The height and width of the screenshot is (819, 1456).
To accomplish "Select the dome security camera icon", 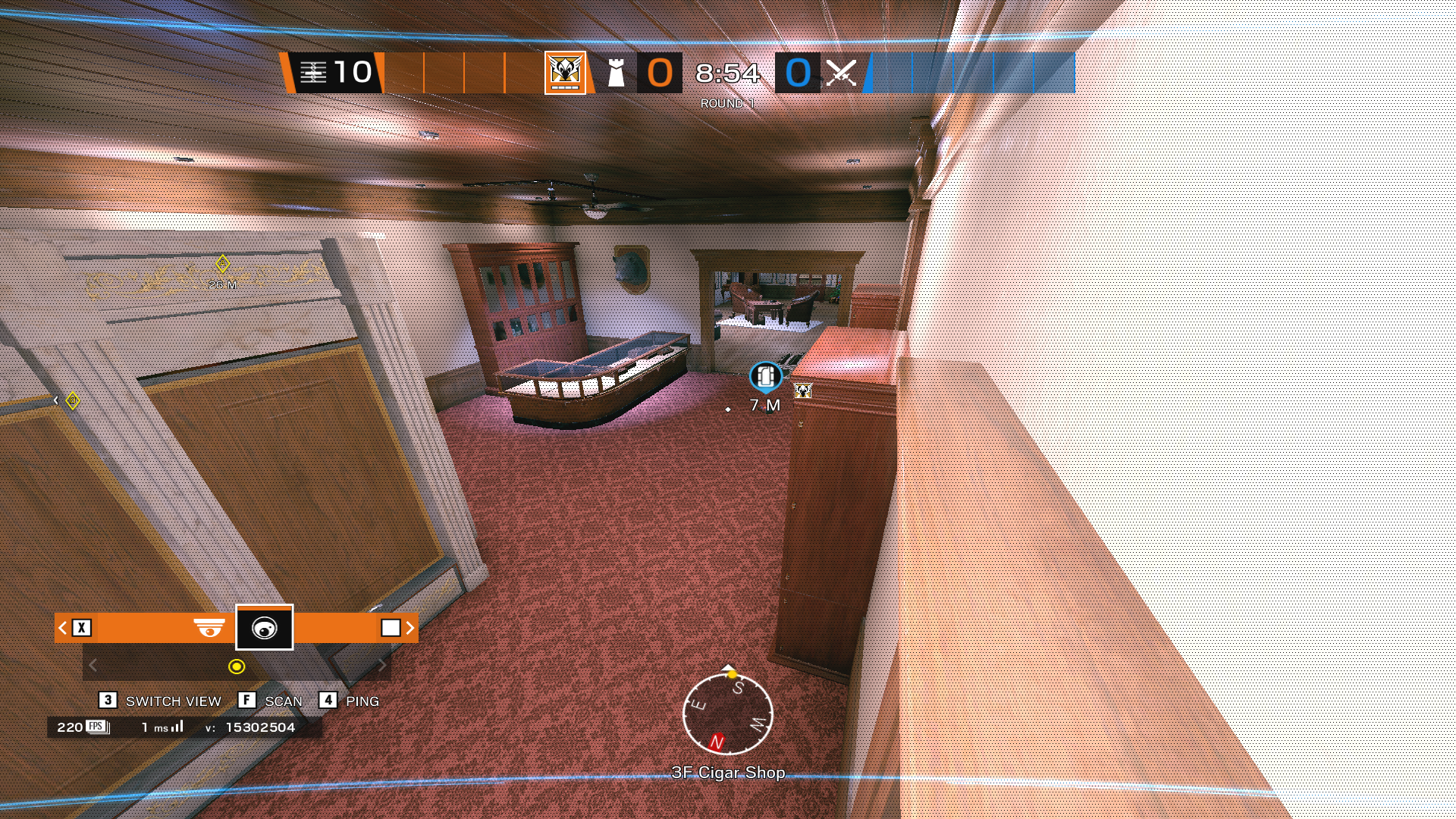I will click(209, 628).
